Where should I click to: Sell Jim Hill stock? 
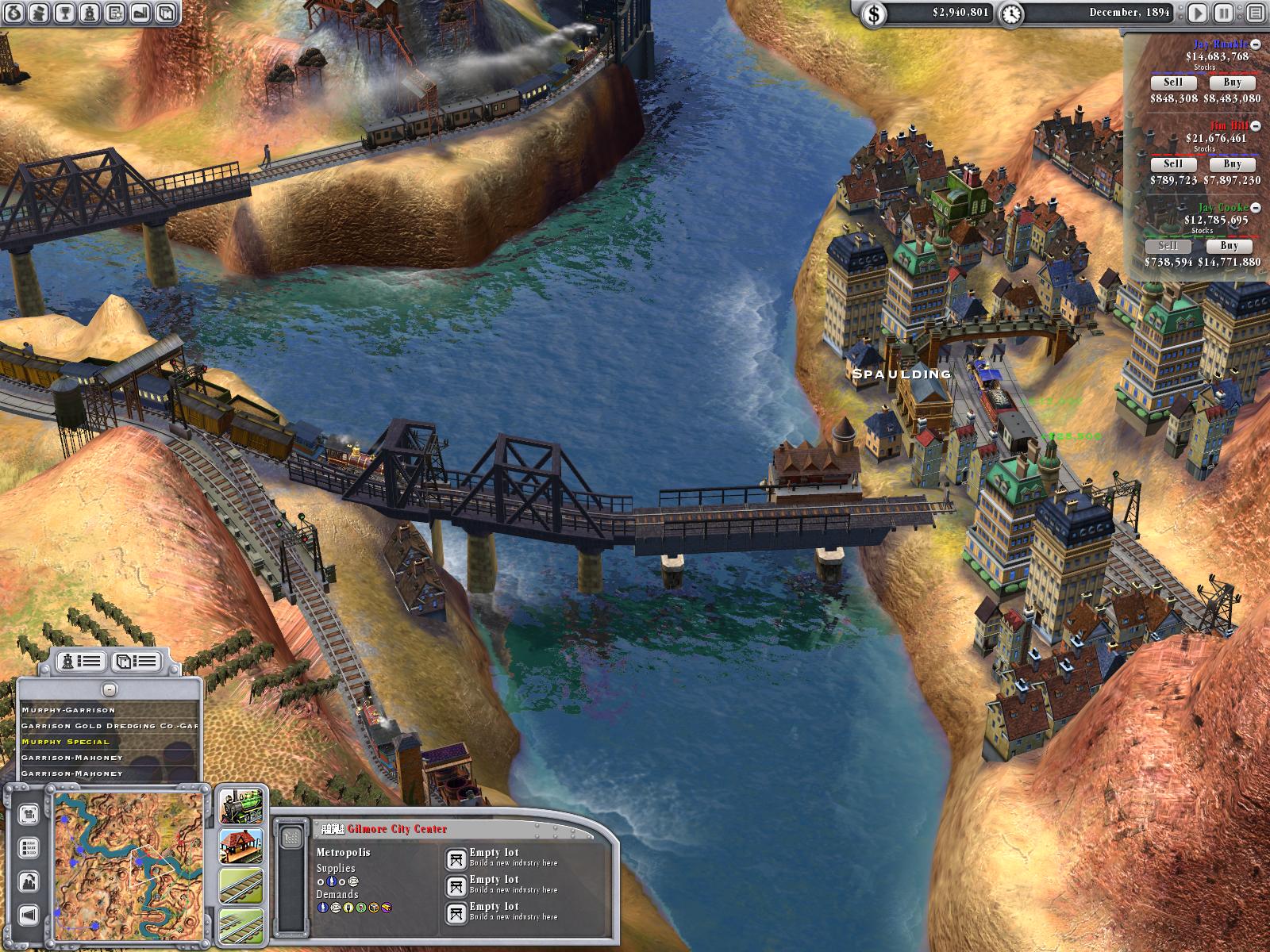[1172, 164]
